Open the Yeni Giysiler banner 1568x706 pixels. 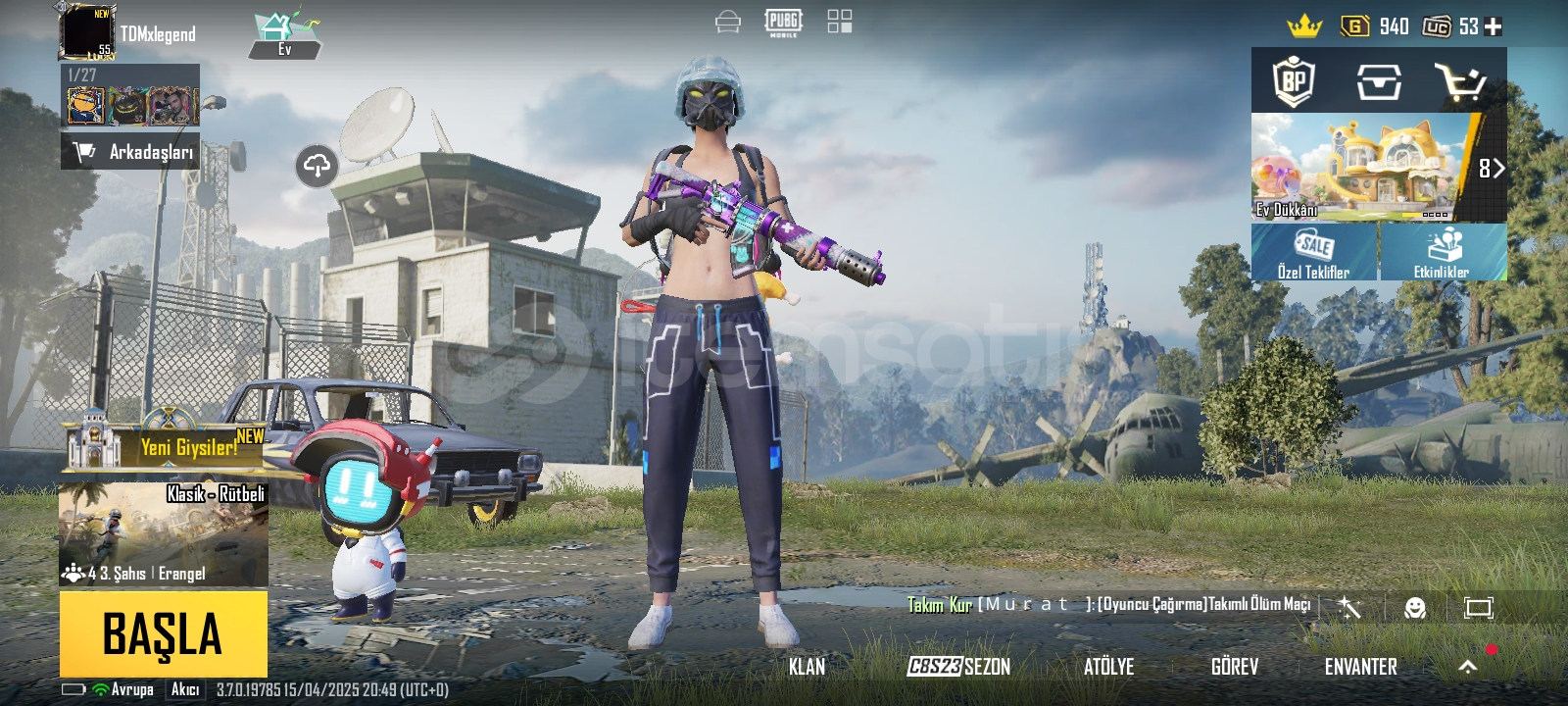pos(165,447)
